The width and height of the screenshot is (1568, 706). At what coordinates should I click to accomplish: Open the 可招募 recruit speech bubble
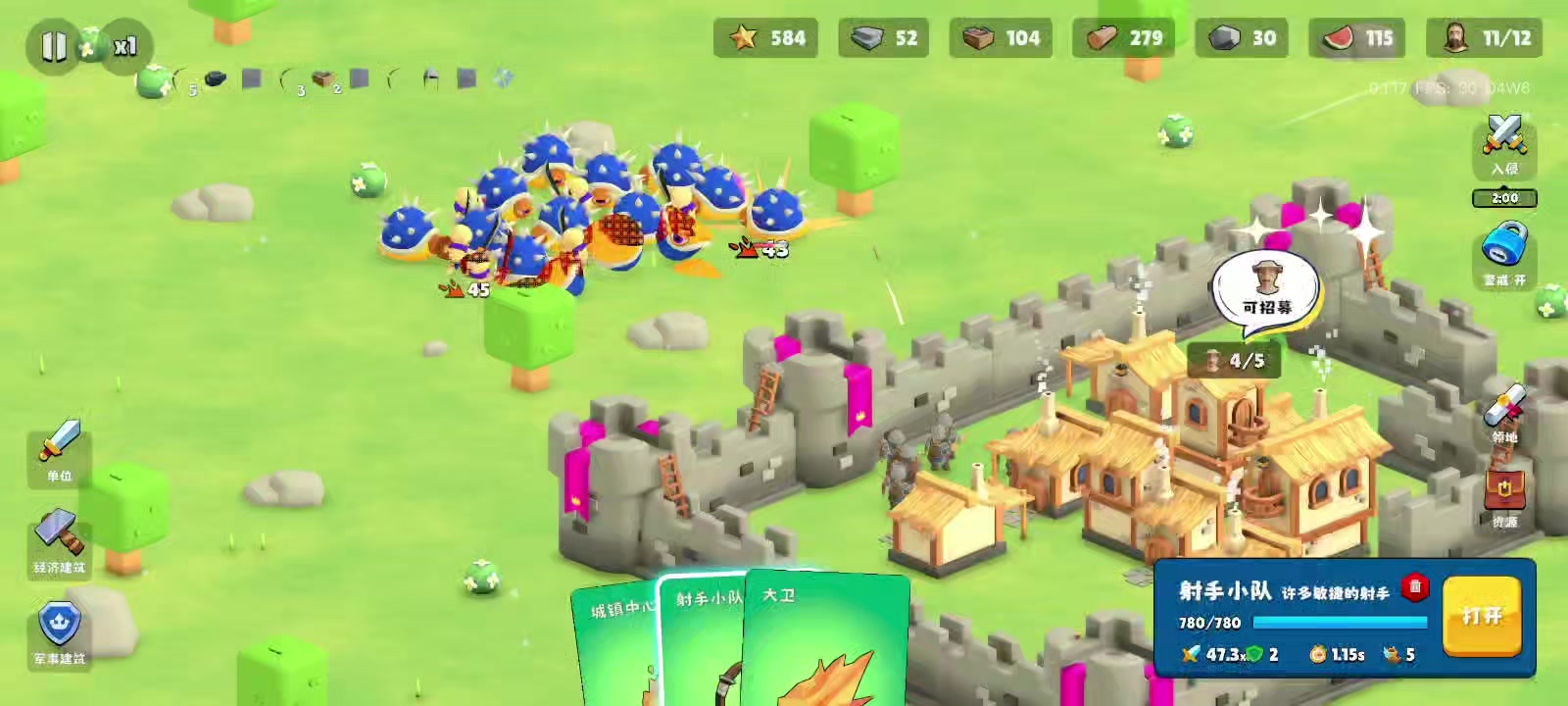tap(1265, 286)
